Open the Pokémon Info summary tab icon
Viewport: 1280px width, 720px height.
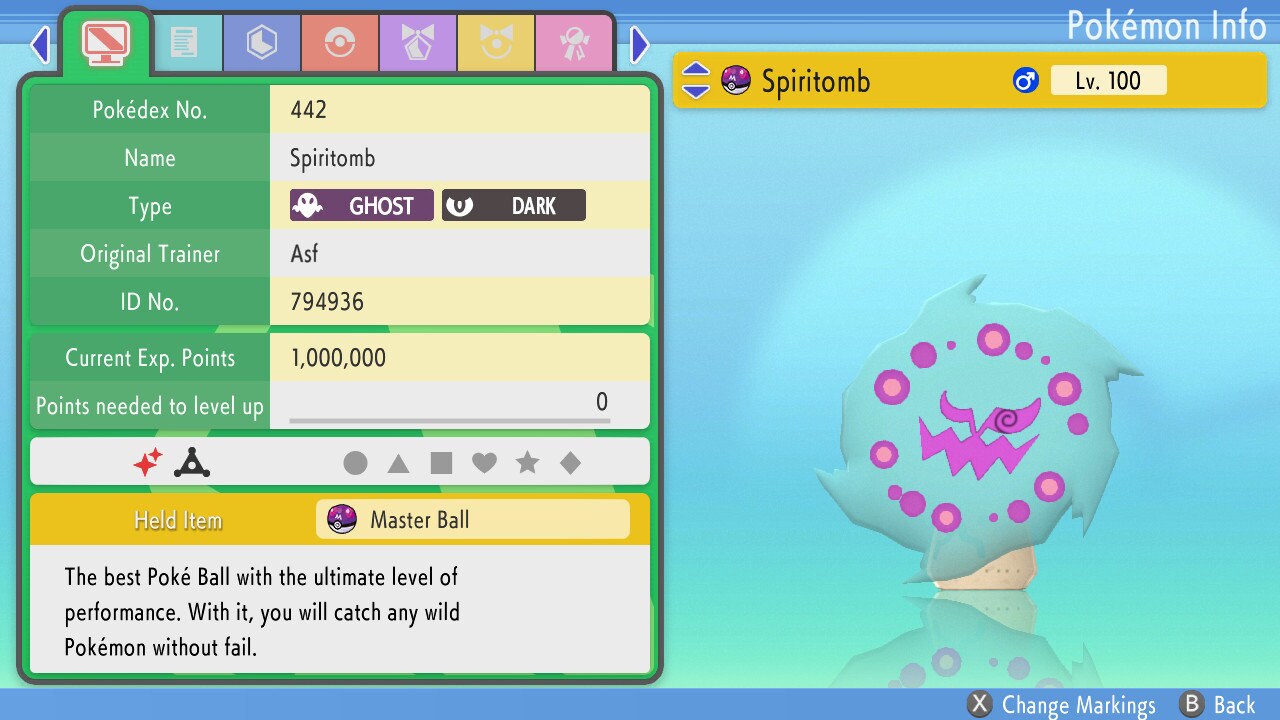point(105,42)
